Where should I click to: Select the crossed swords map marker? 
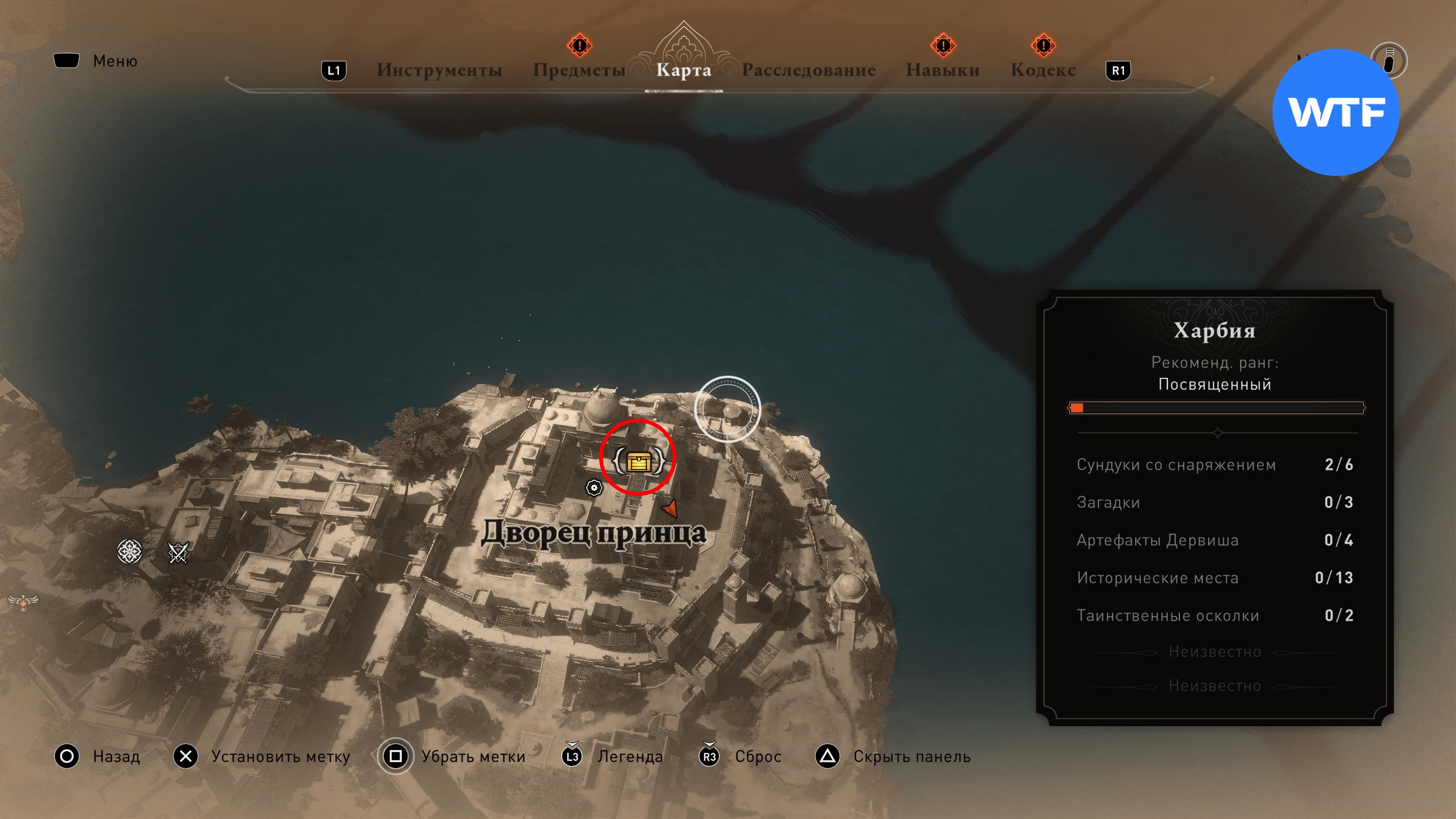[178, 552]
